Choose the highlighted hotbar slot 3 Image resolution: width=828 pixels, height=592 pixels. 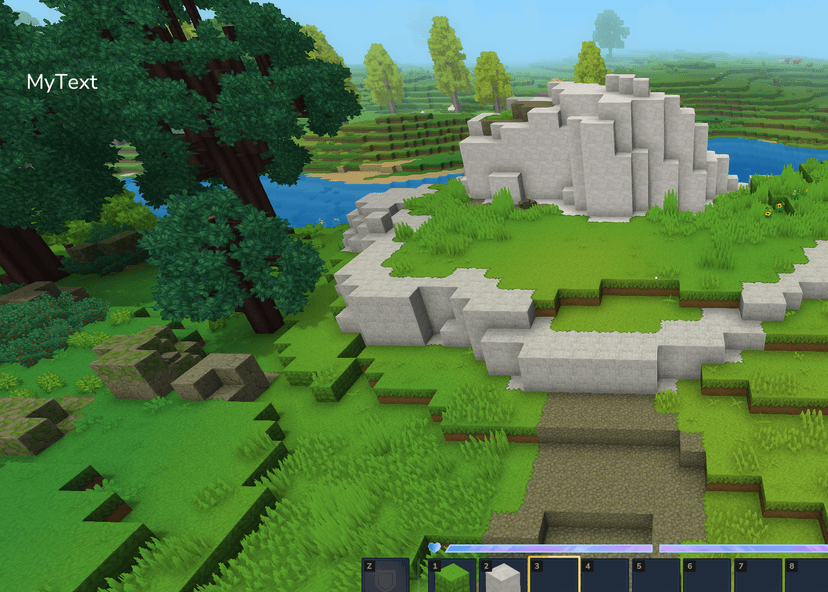click(554, 577)
